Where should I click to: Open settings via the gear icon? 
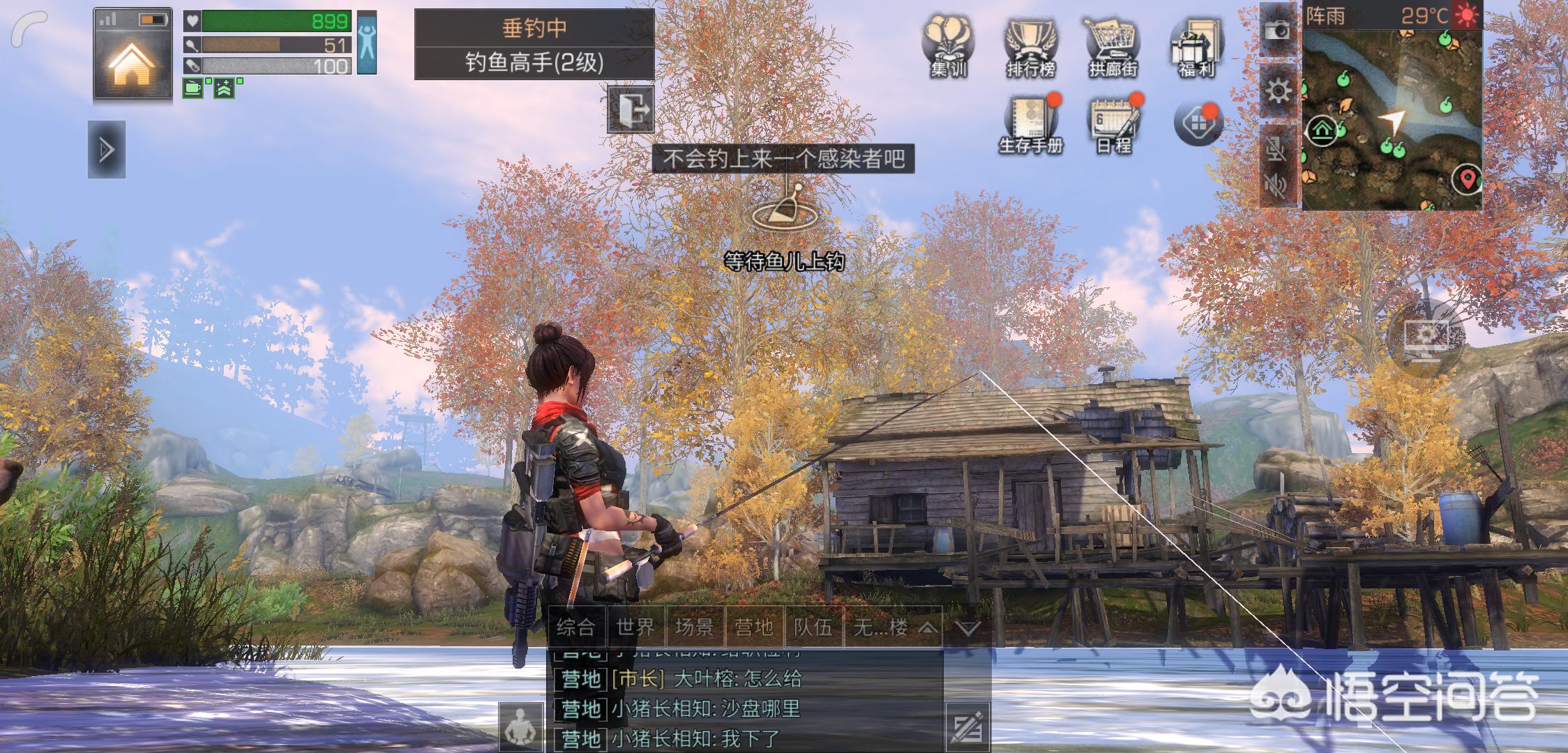point(1278,91)
